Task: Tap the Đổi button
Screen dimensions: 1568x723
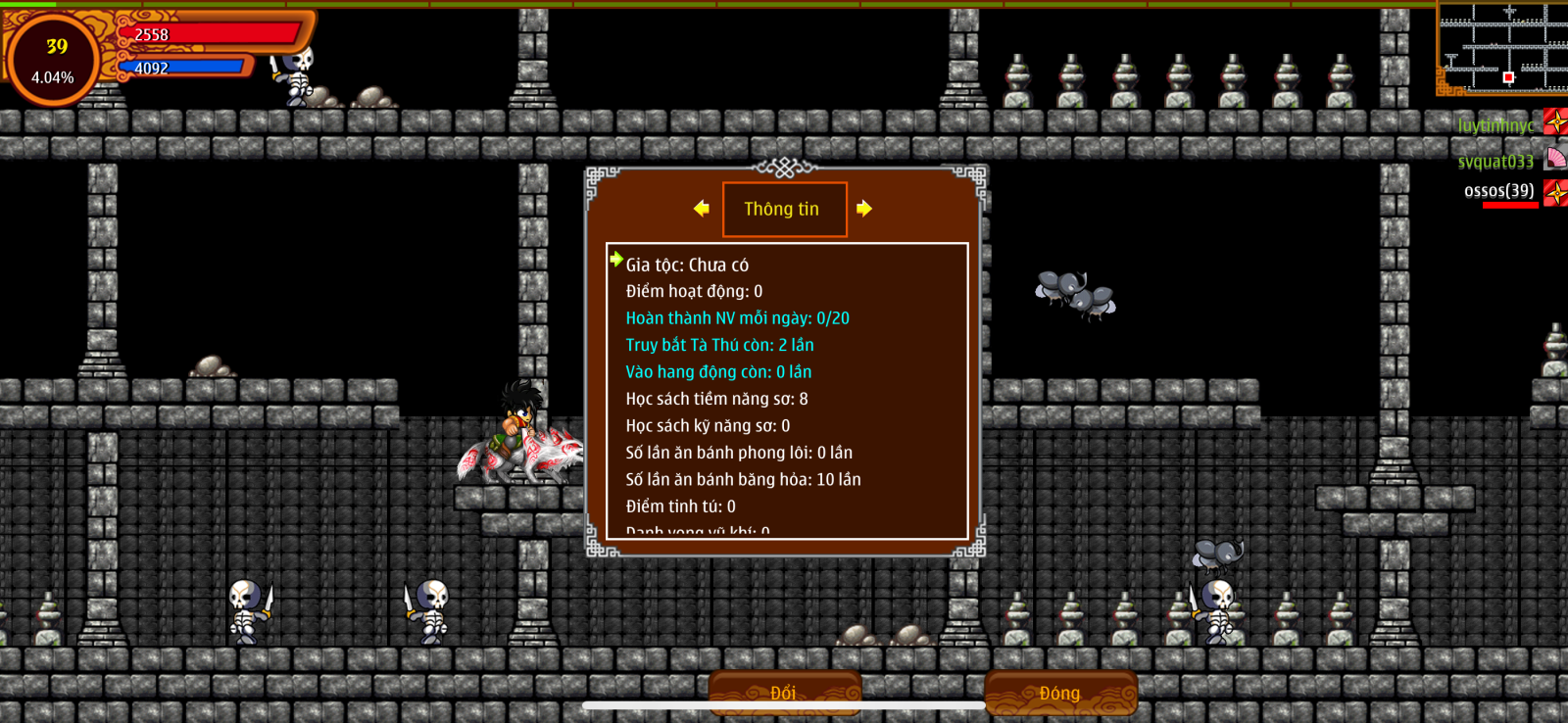Action: 784,693
